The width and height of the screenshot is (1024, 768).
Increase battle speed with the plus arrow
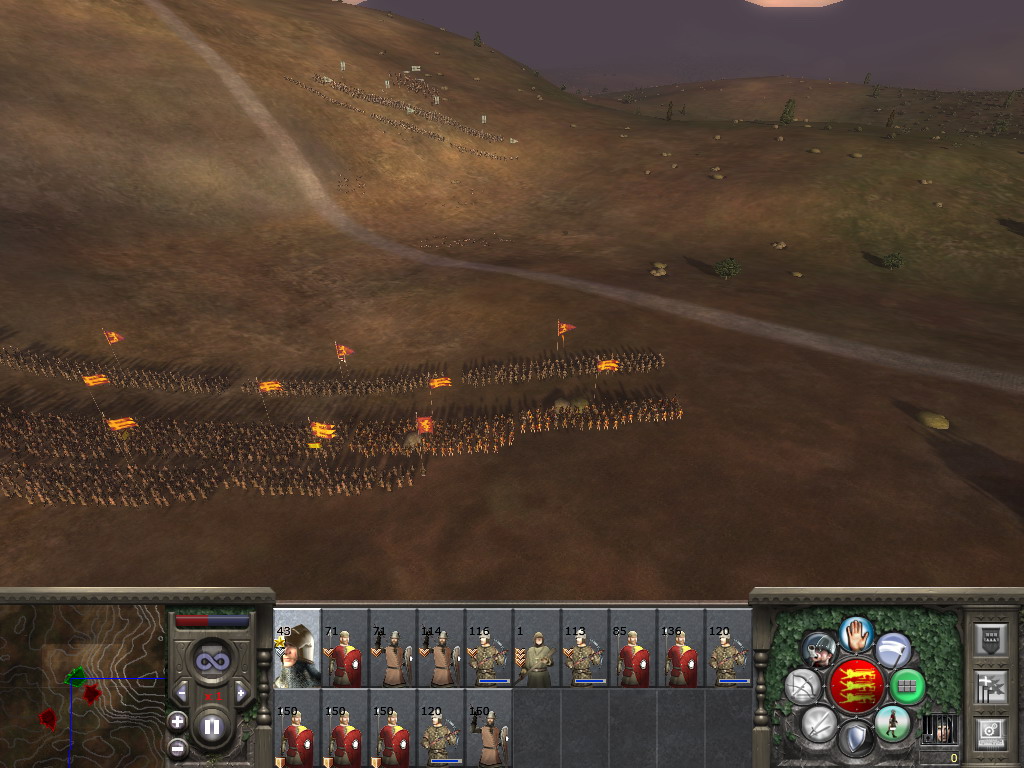click(240, 692)
